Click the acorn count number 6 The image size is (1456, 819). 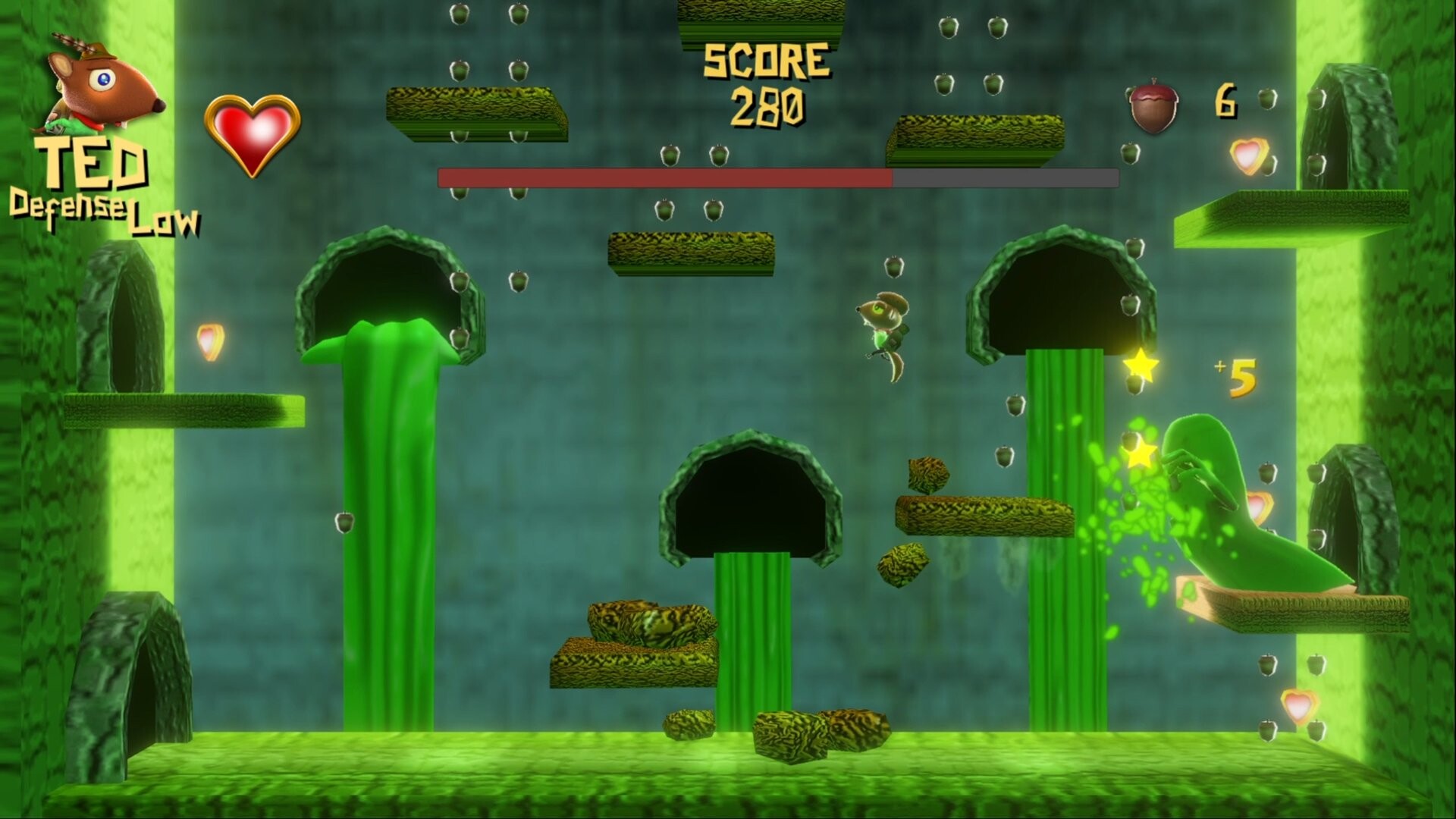point(1225,99)
